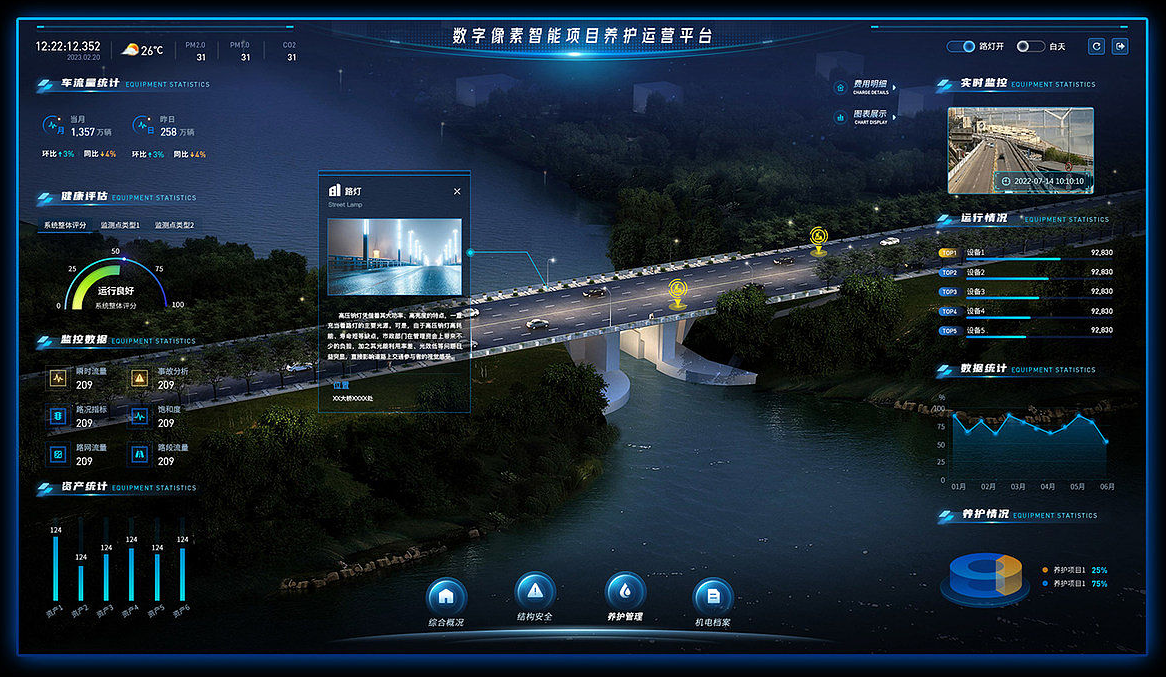The image size is (1166, 677).
Task: Select 养护管理 maintenance management
Action: pyautogui.click(x=625, y=591)
